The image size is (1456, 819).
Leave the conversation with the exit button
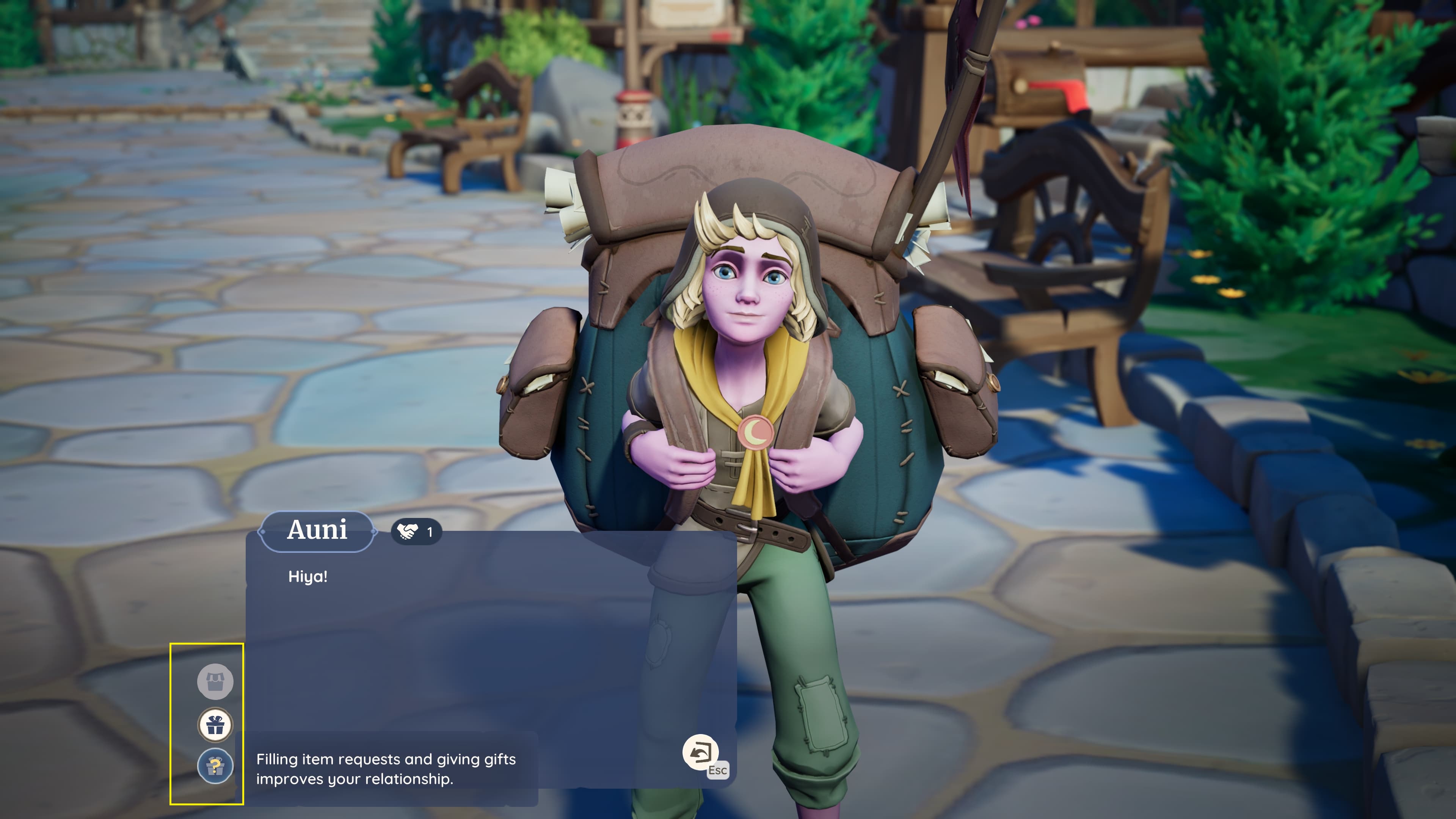pos(701,752)
